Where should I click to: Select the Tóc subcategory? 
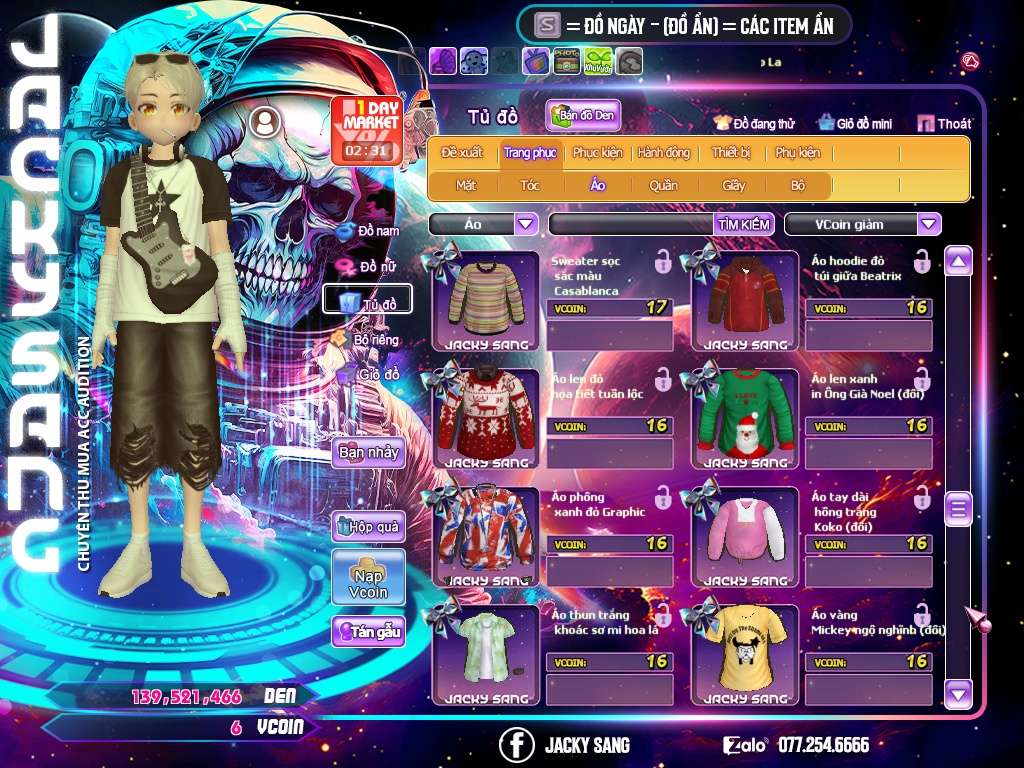(530, 185)
